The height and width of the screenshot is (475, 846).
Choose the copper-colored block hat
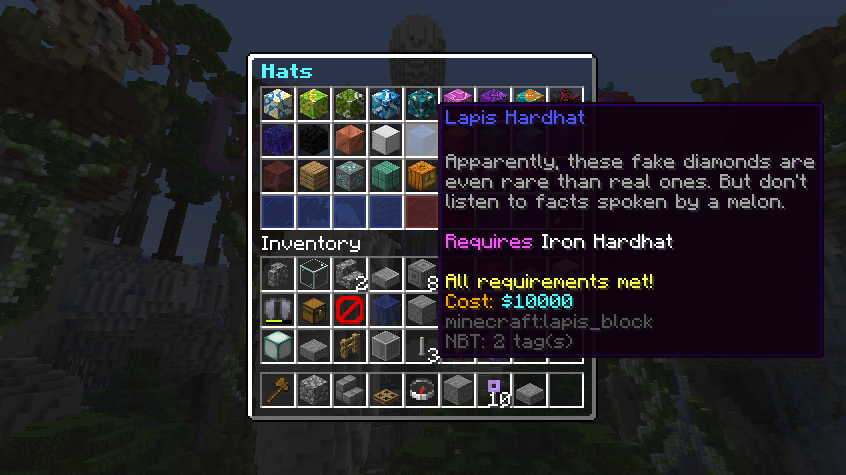pyautogui.click(x=349, y=140)
